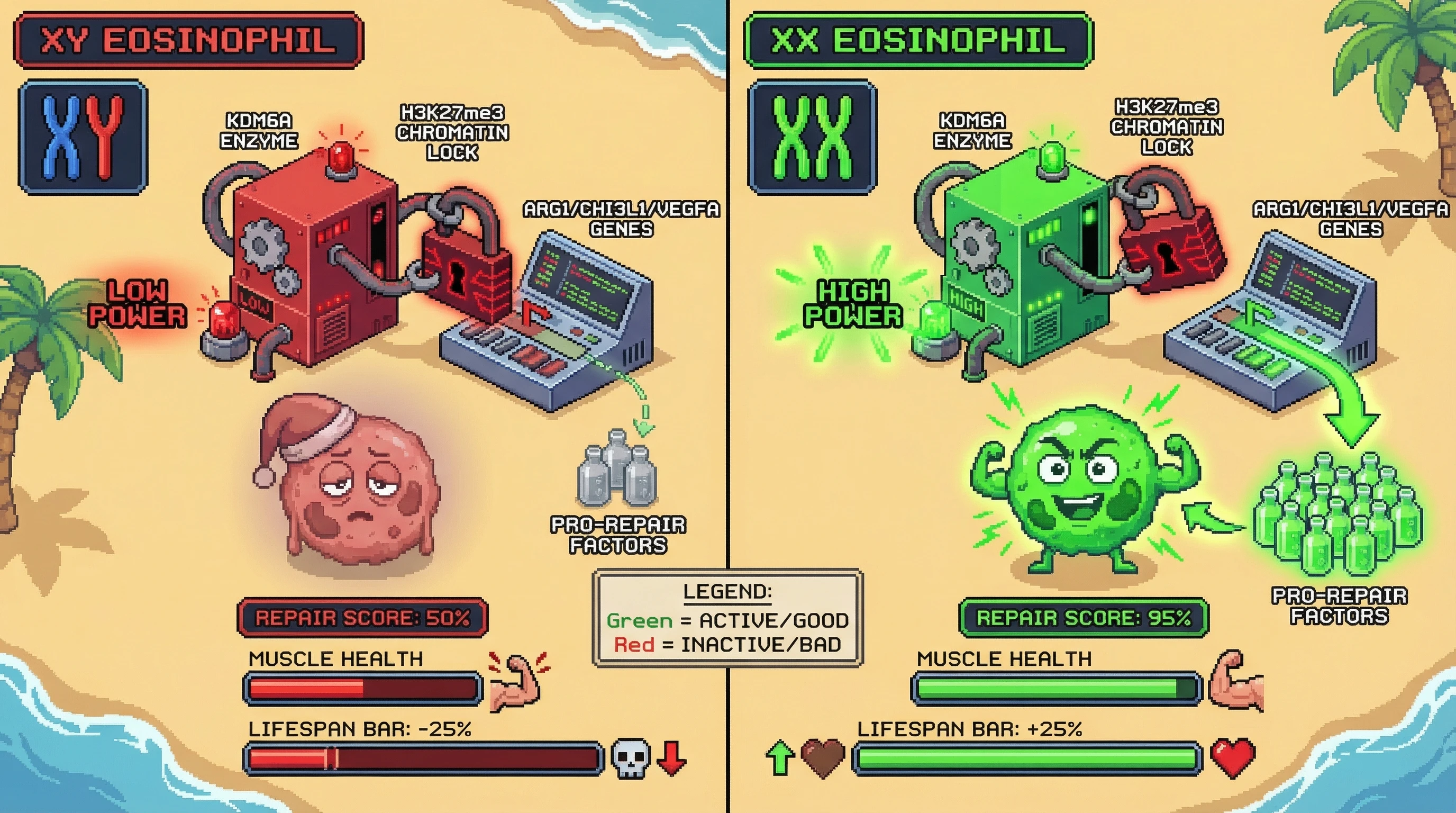Viewport: 1456px width, 813px height.
Task: Click the bright red heart icon
Action: coord(1233,758)
